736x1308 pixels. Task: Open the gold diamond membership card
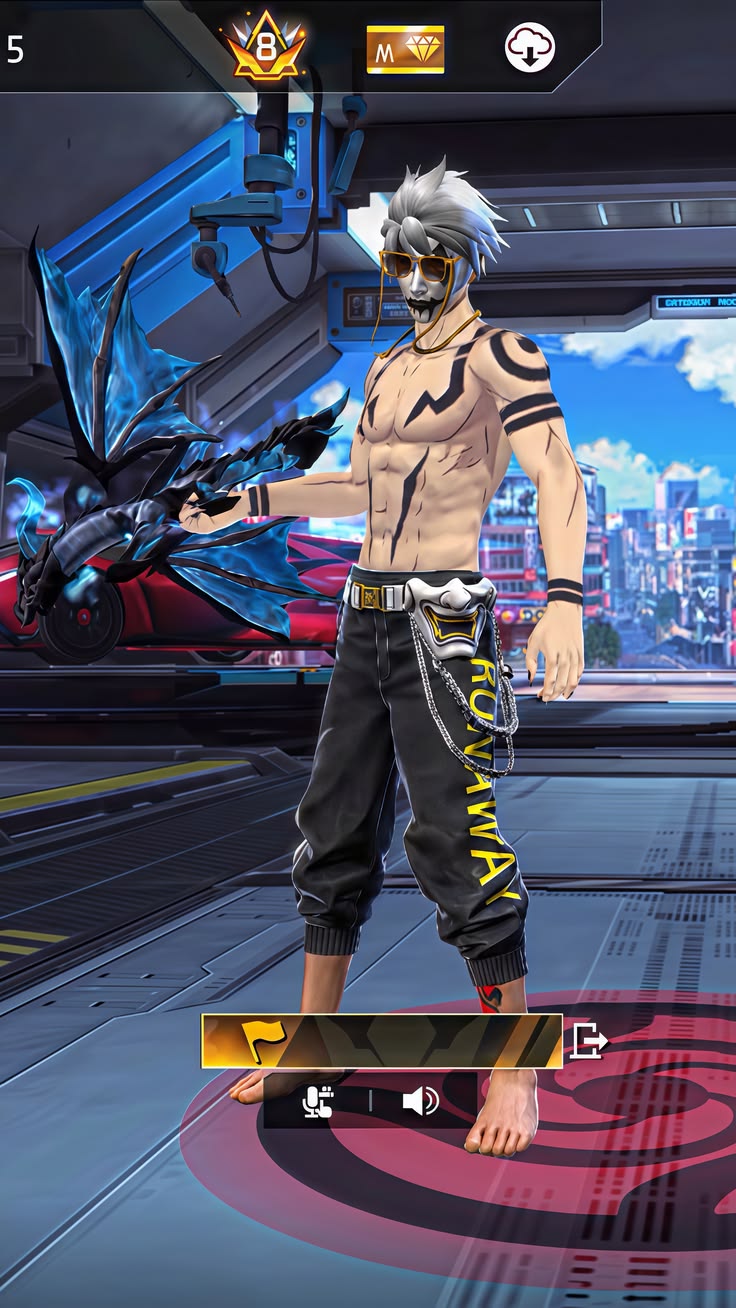pyautogui.click(x=405, y=49)
